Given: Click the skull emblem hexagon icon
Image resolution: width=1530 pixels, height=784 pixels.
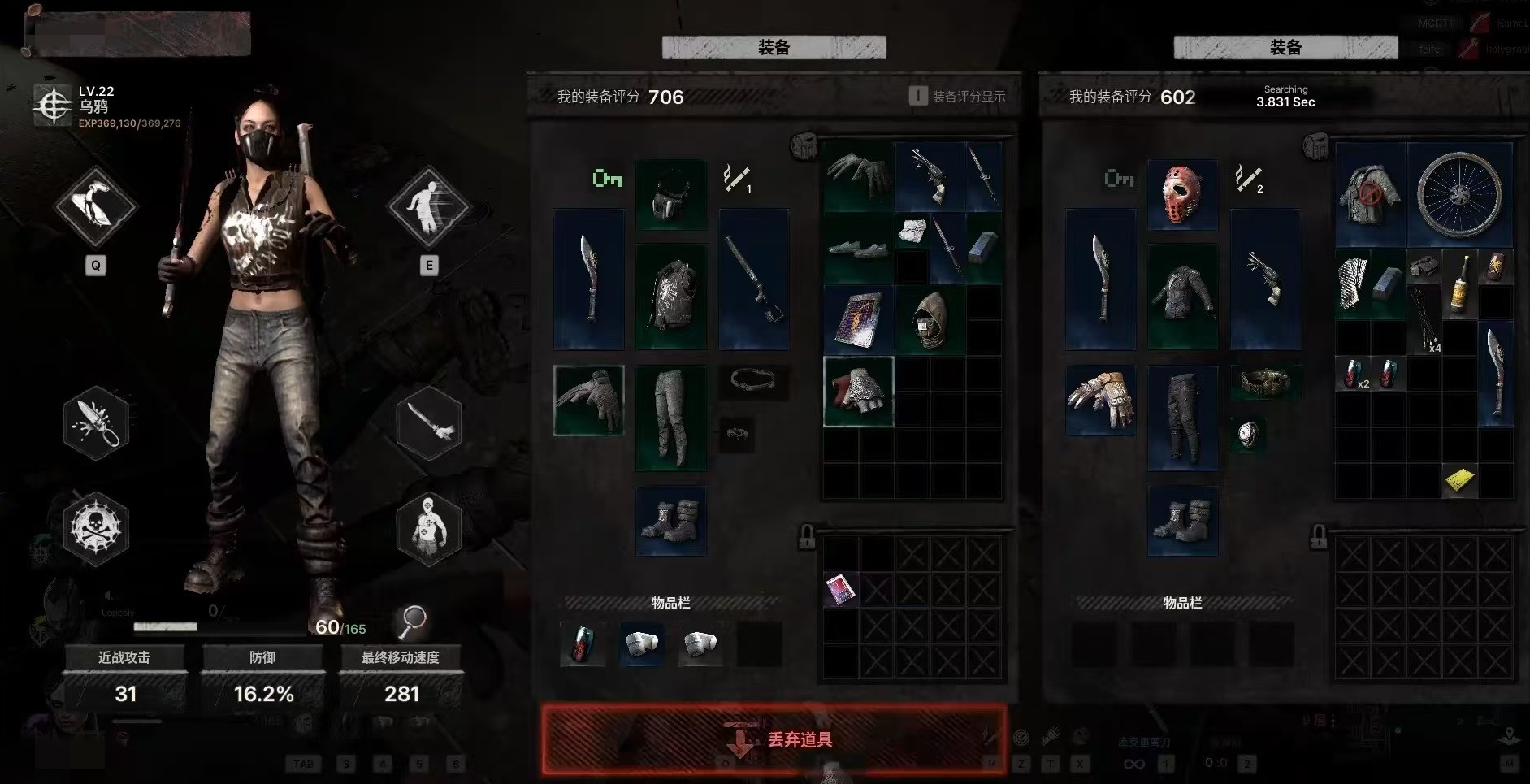Looking at the screenshot, I should pyautogui.click(x=96, y=528).
